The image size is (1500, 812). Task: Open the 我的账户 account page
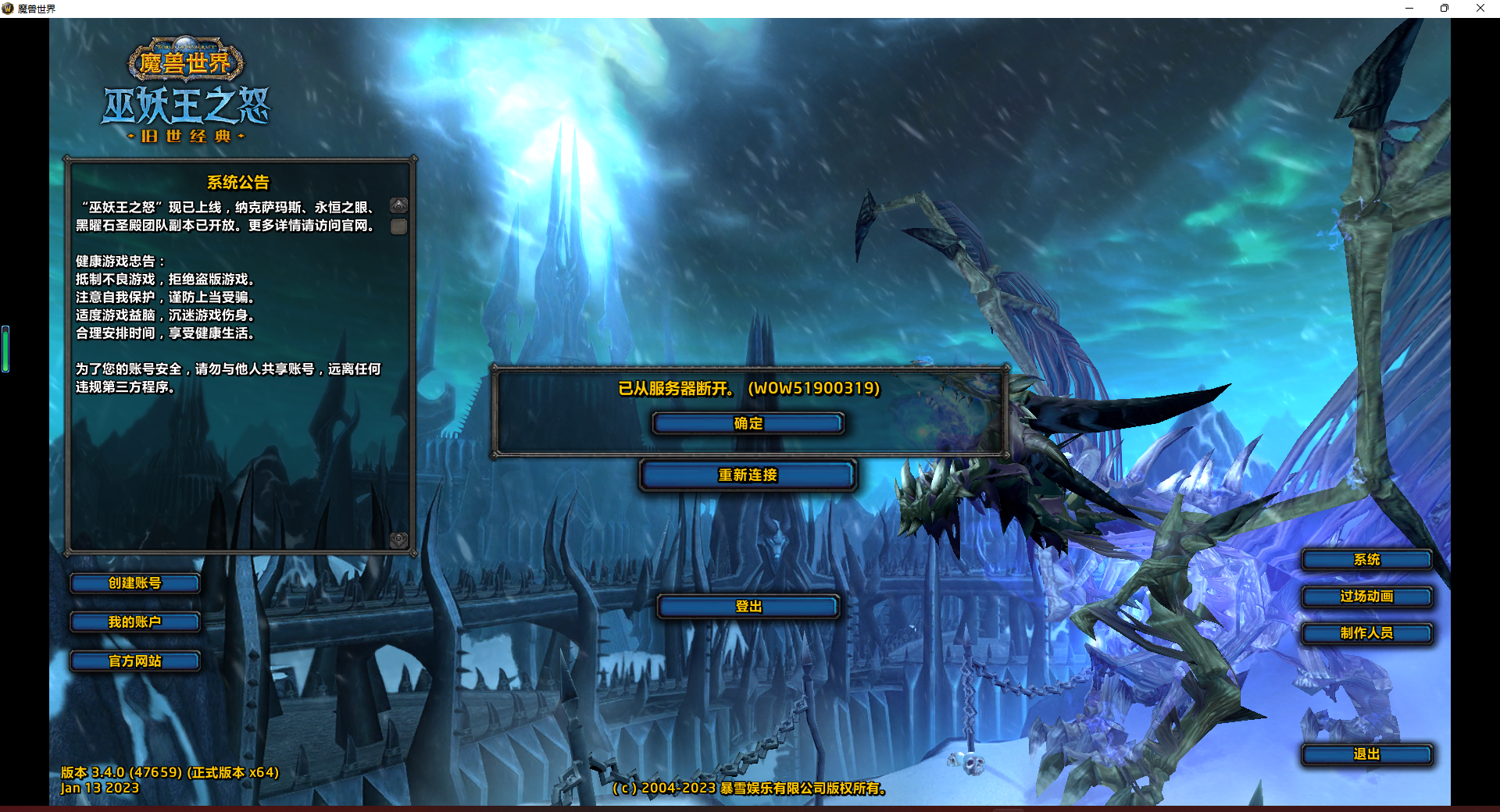134,622
